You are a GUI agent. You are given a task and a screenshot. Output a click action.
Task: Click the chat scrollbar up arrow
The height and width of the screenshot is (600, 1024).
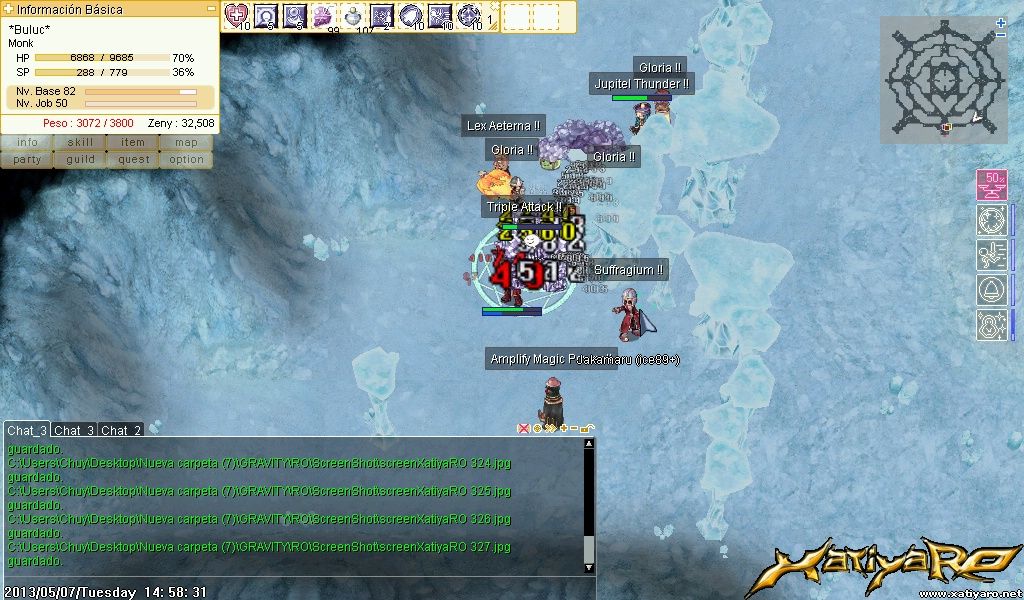point(589,443)
